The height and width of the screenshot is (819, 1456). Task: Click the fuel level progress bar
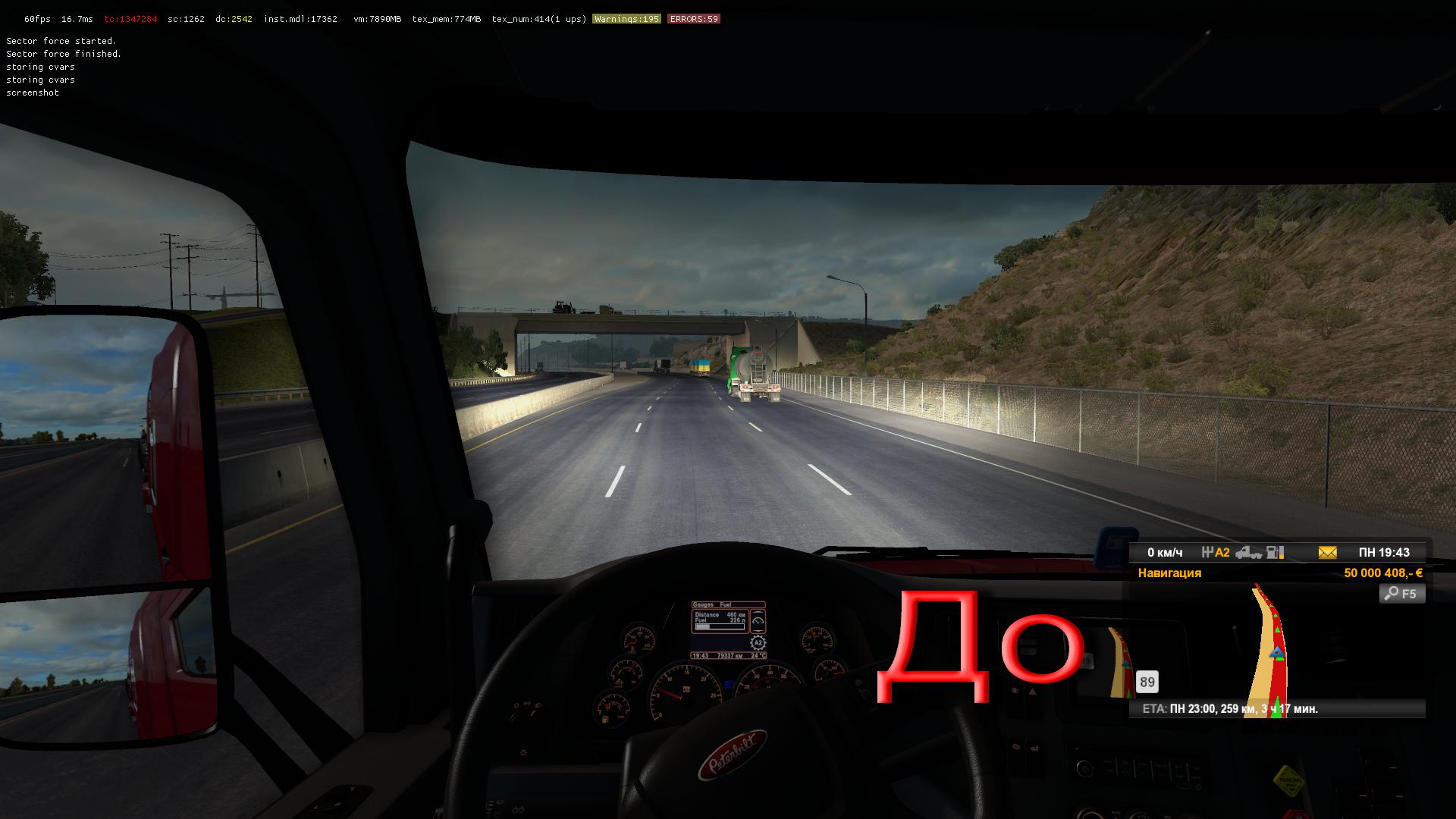pyautogui.click(x=720, y=626)
